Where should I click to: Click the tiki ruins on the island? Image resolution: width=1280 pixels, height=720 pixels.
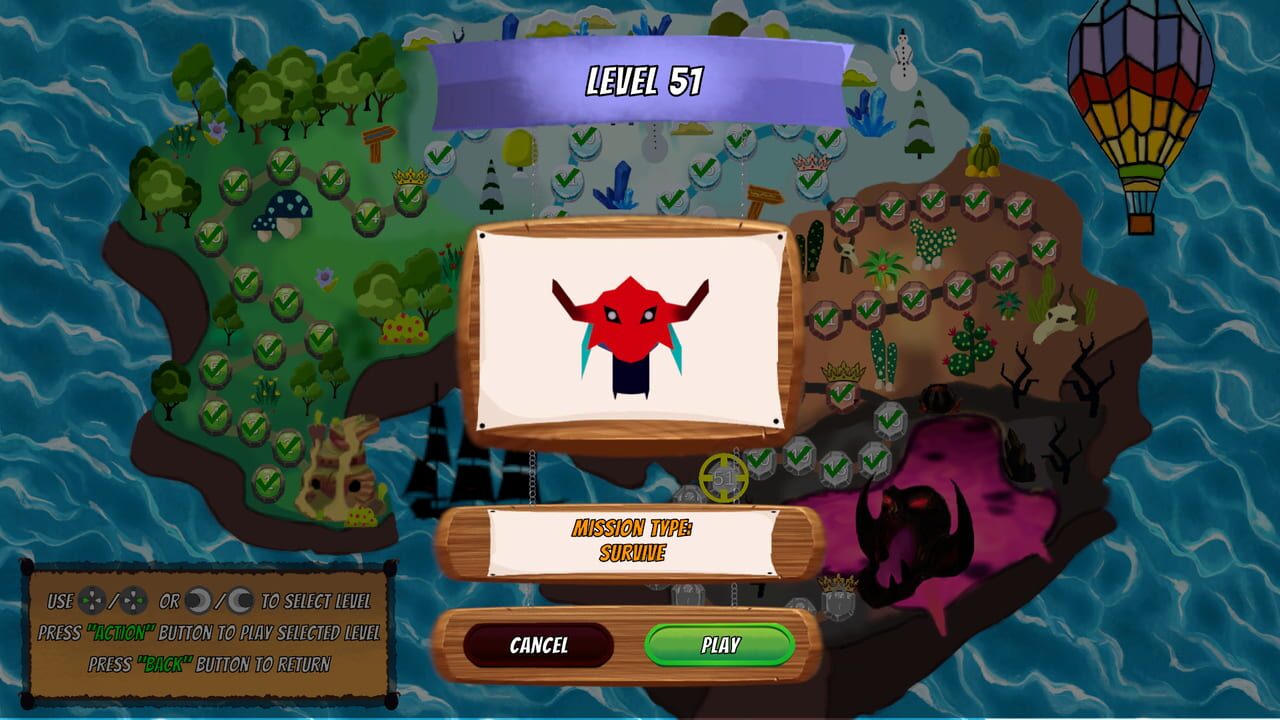click(x=340, y=480)
